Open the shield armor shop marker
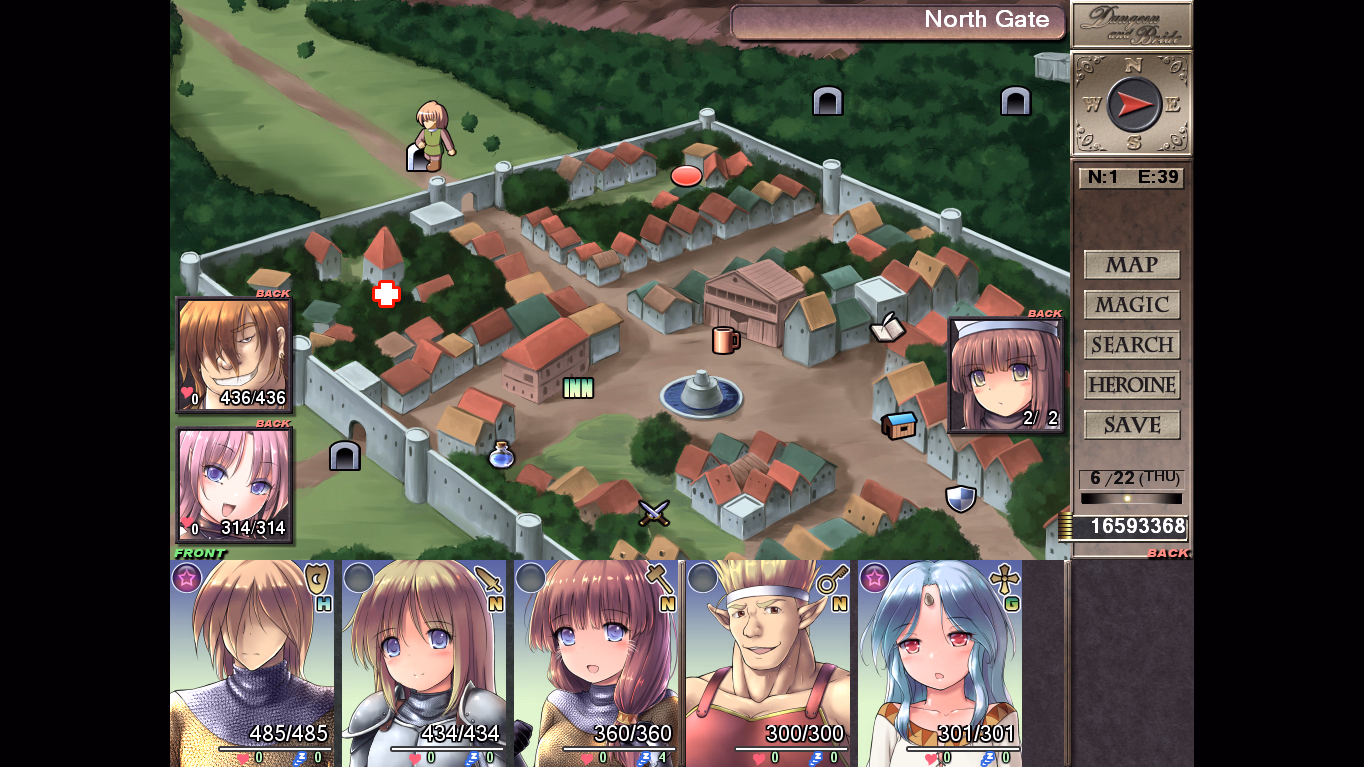This screenshot has height=767, width=1364. [960, 498]
